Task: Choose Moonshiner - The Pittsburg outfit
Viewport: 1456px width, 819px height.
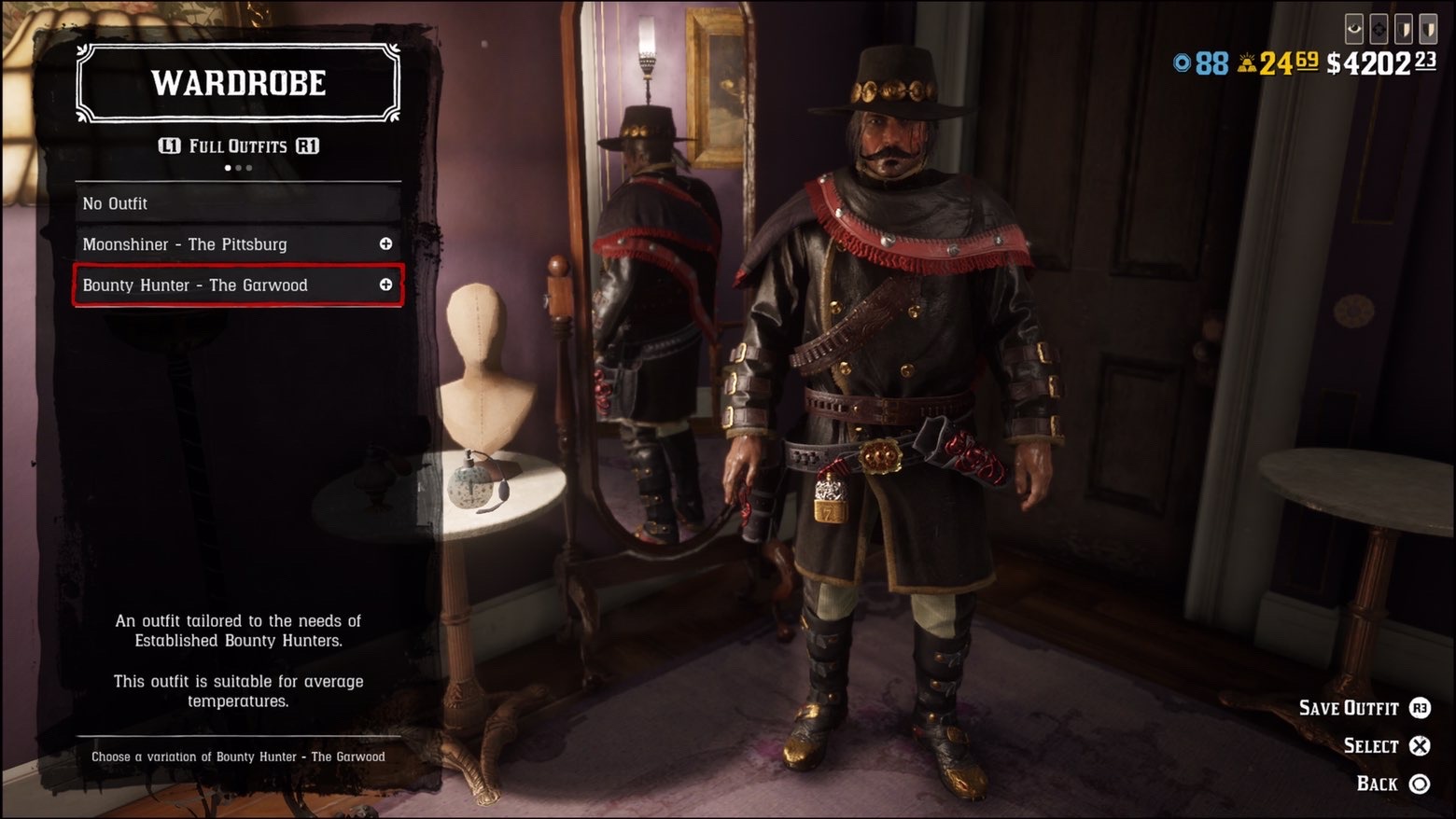Action: [187, 244]
